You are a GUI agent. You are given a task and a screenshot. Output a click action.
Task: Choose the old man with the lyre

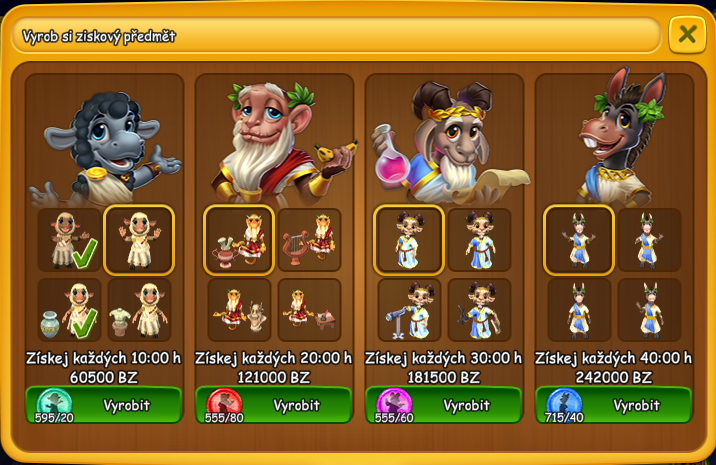pyautogui.click(x=309, y=240)
